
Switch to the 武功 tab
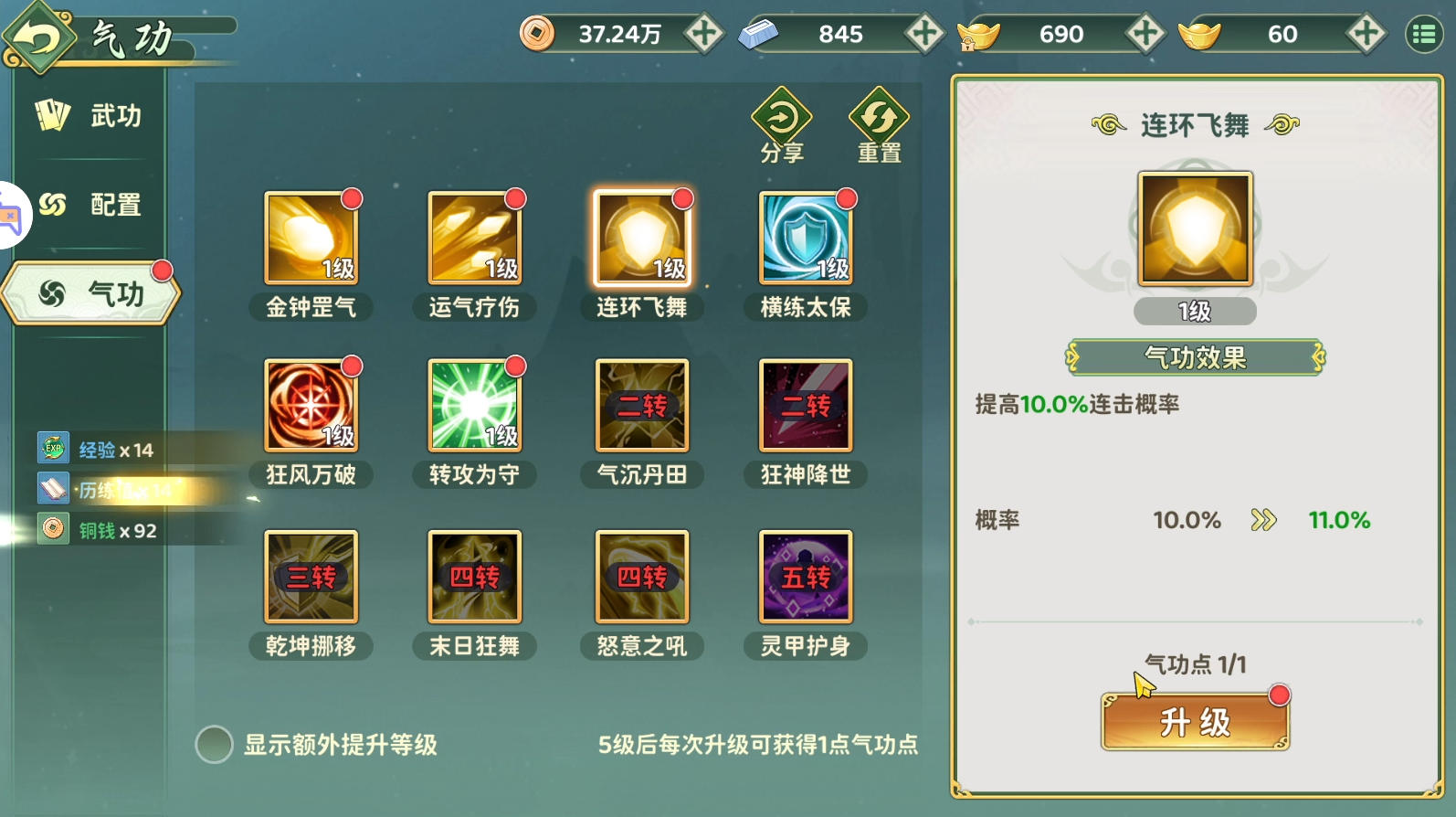pyautogui.click(x=90, y=116)
